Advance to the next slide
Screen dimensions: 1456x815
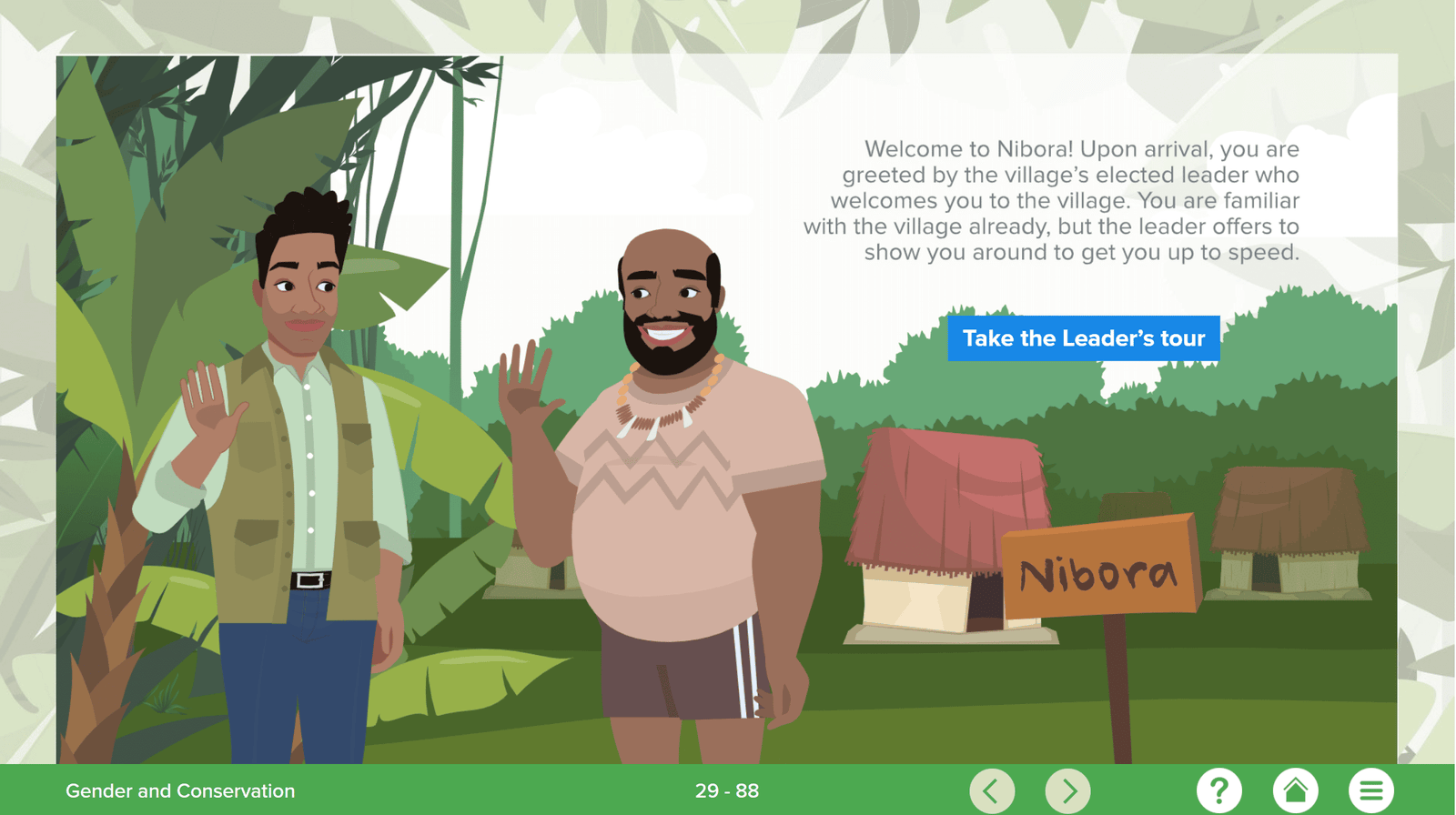pos(1068,790)
